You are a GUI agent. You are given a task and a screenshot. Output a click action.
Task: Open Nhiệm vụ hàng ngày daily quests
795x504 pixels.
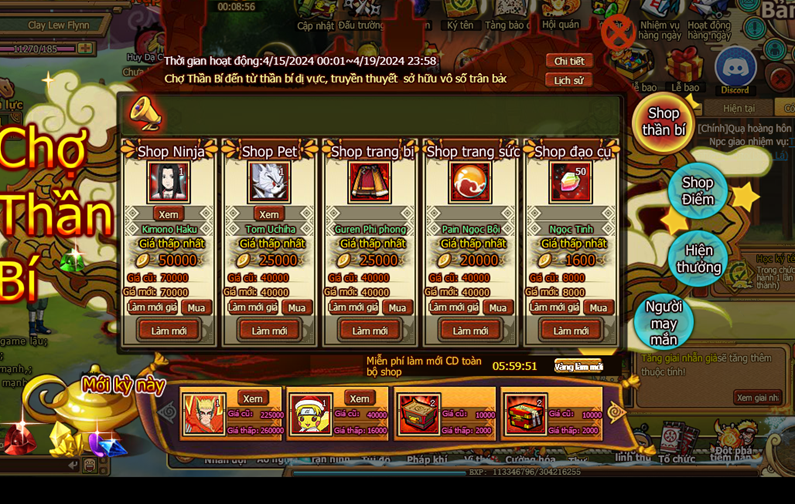pos(659,25)
